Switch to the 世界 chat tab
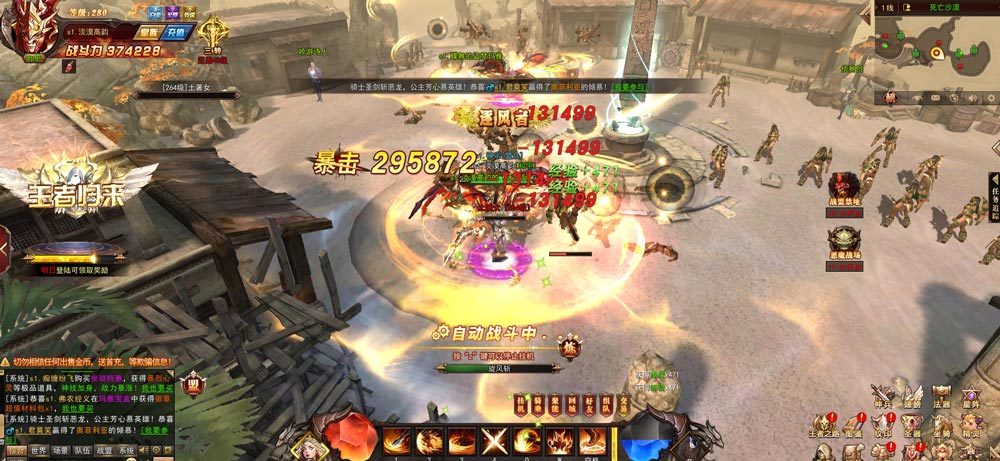The image size is (1000, 461). click(37, 451)
